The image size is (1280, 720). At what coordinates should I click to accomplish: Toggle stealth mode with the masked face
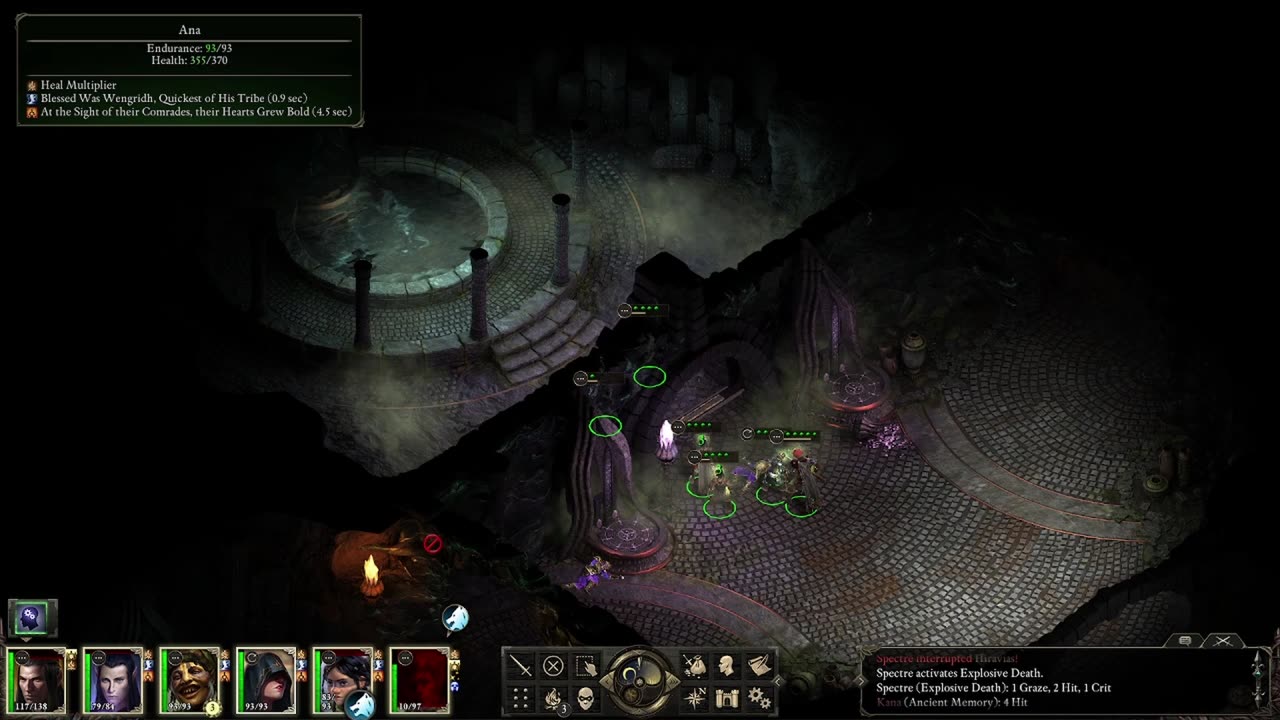586,697
